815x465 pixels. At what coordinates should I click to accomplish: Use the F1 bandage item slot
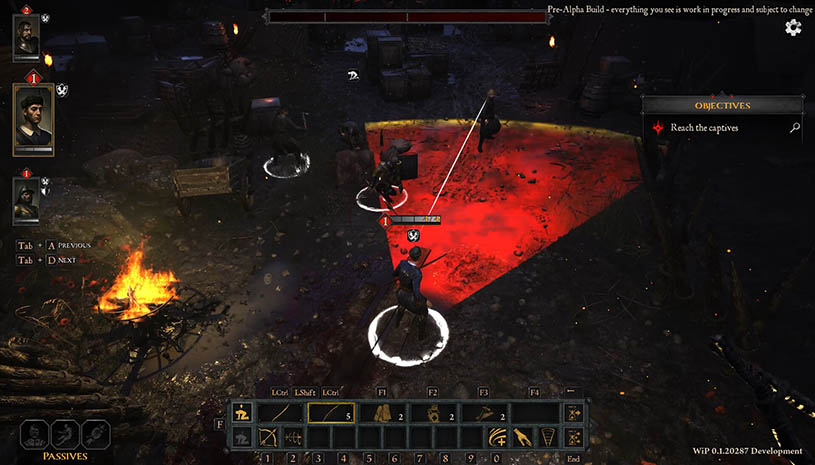tap(383, 413)
